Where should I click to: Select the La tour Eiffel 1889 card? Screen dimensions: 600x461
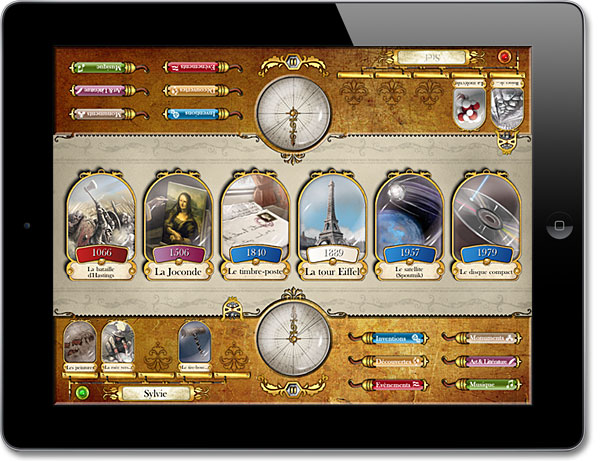pyautogui.click(x=332, y=225)
